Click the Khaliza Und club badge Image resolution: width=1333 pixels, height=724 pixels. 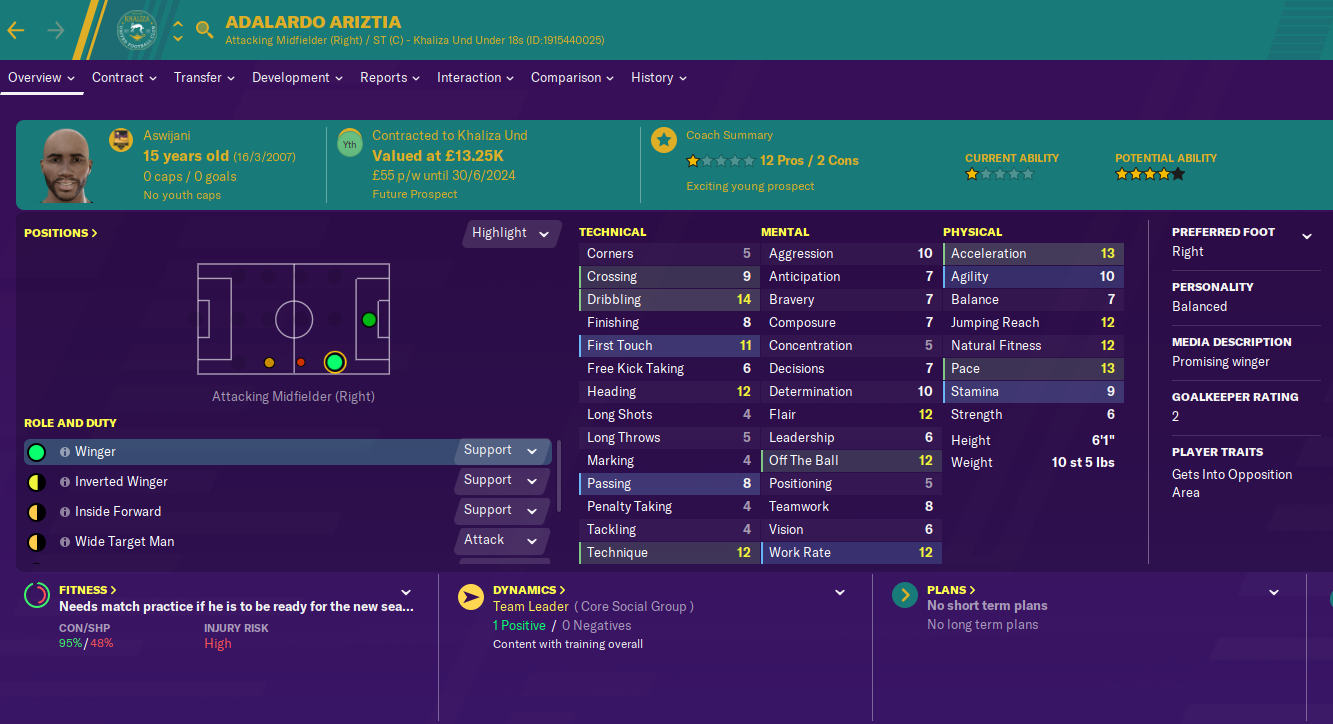[136, 28]
